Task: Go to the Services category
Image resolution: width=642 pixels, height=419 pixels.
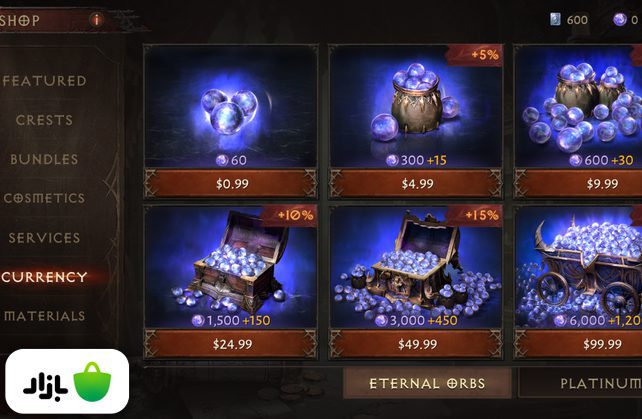Action: click(45, 238)
